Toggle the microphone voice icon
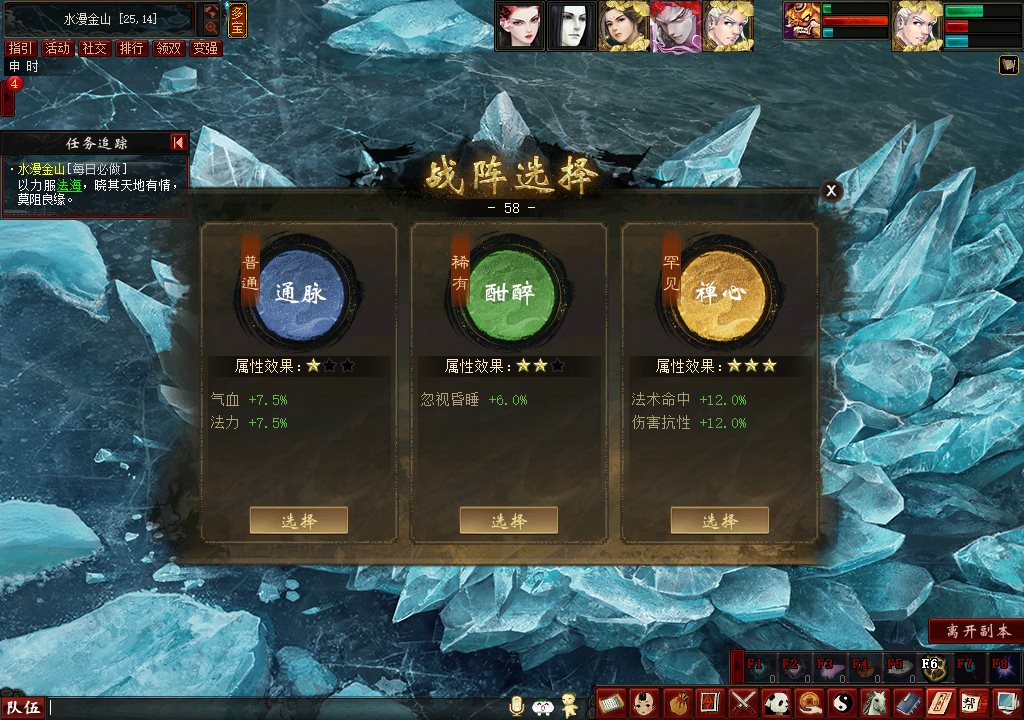The height and width of the screenshot is (720, 1024). (x=517, y=706)
